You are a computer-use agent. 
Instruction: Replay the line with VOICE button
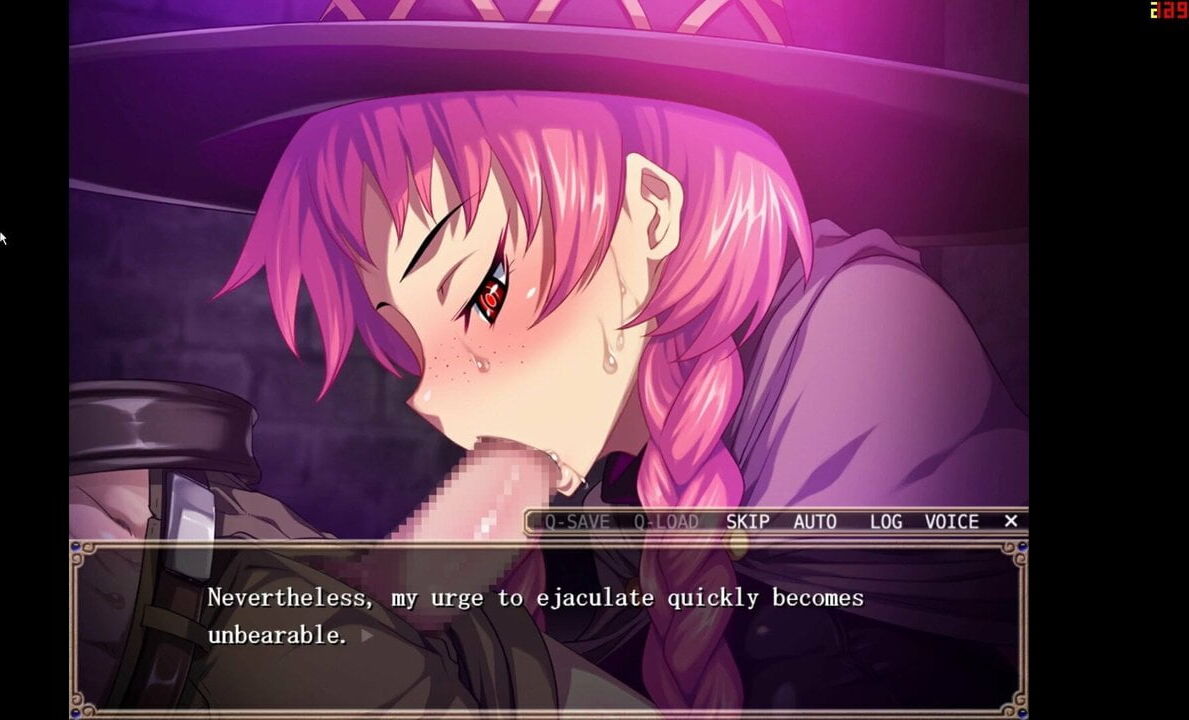[x=951, y=521]
